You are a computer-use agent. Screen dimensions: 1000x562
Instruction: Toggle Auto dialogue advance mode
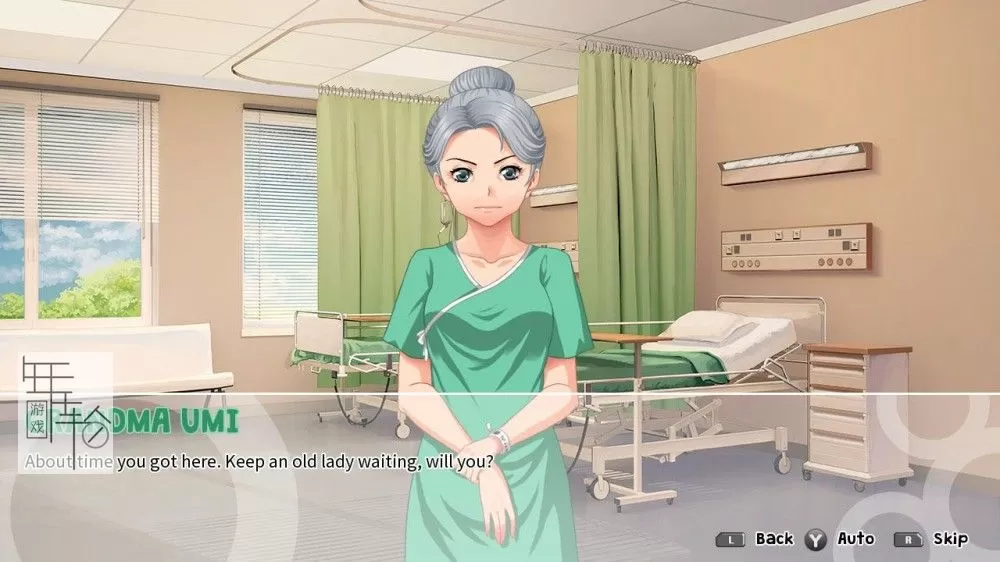855,539
